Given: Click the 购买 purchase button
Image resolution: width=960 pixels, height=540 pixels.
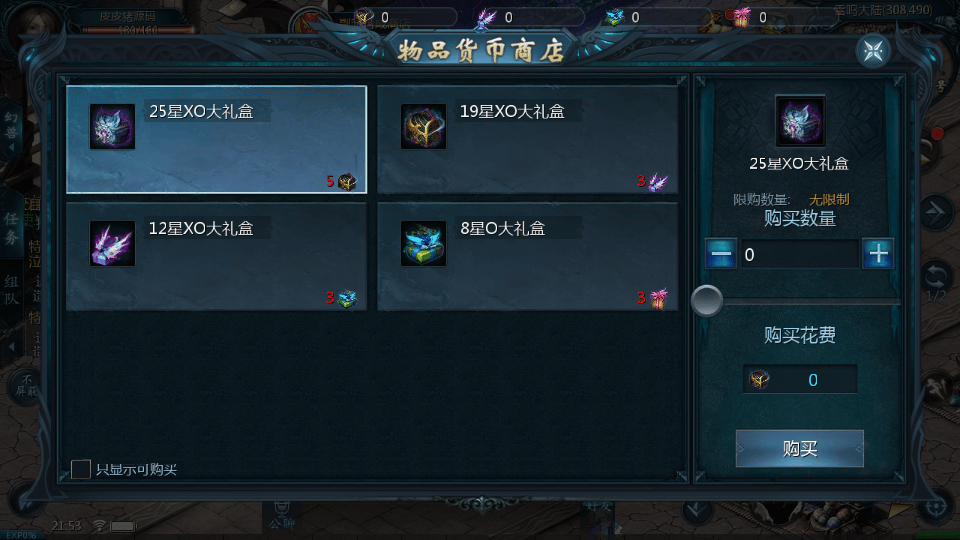Looking at the screenshot, I should pos(799,449).
